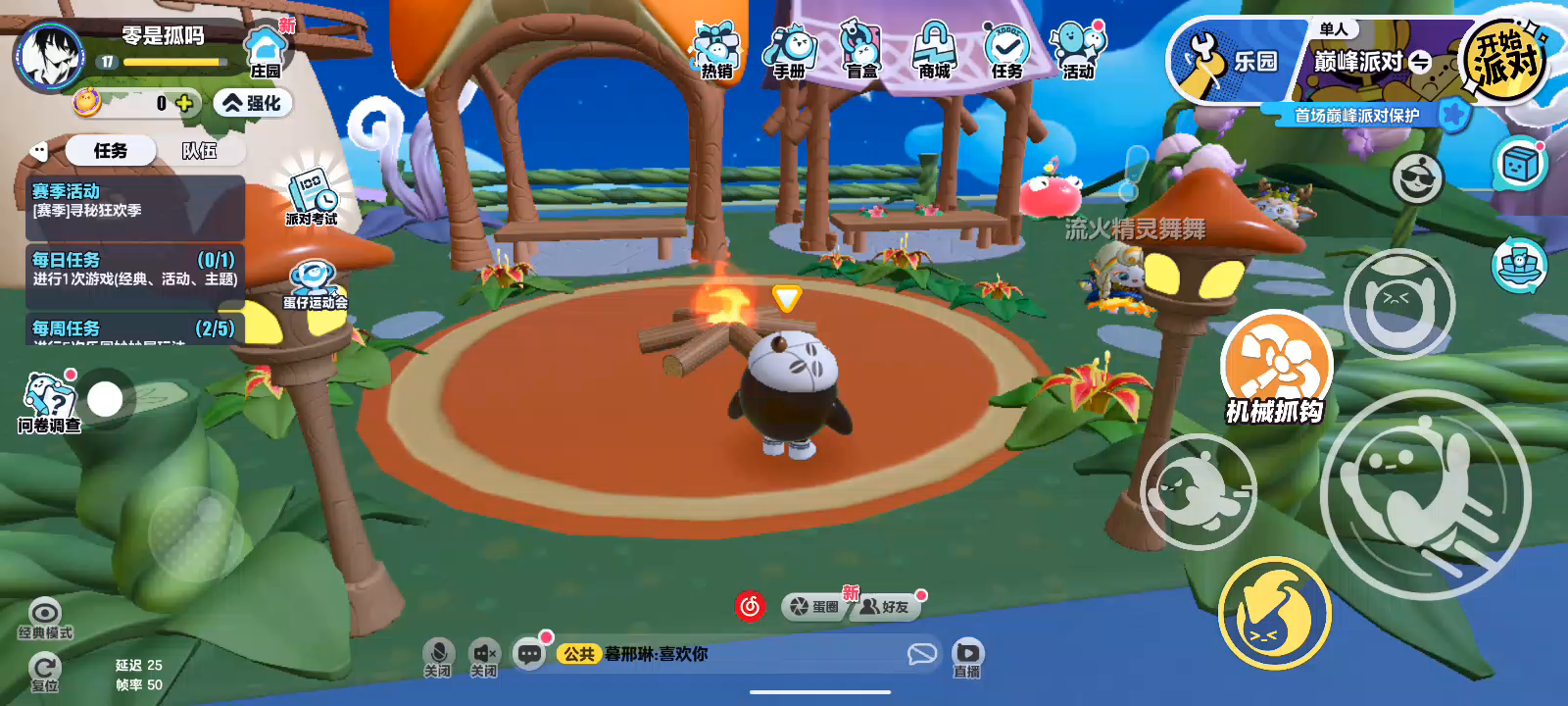Go to the 庄园 manor
The height and width of the screenshot is (706, 1568).
point(265,53)
